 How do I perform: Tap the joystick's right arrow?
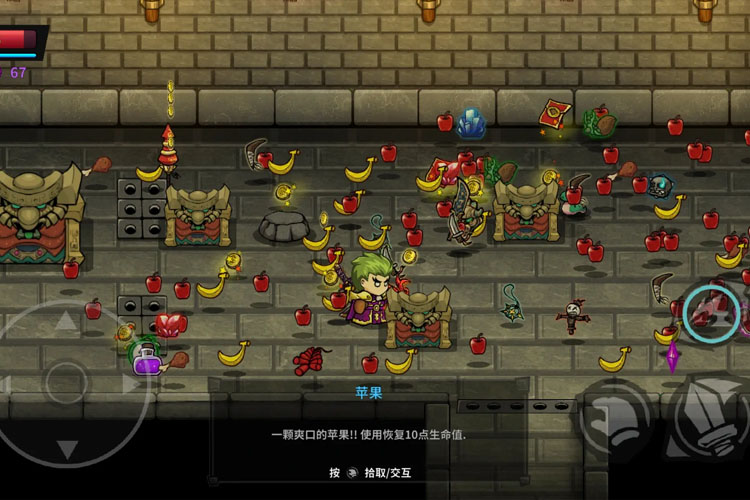(x=128, y=385)
